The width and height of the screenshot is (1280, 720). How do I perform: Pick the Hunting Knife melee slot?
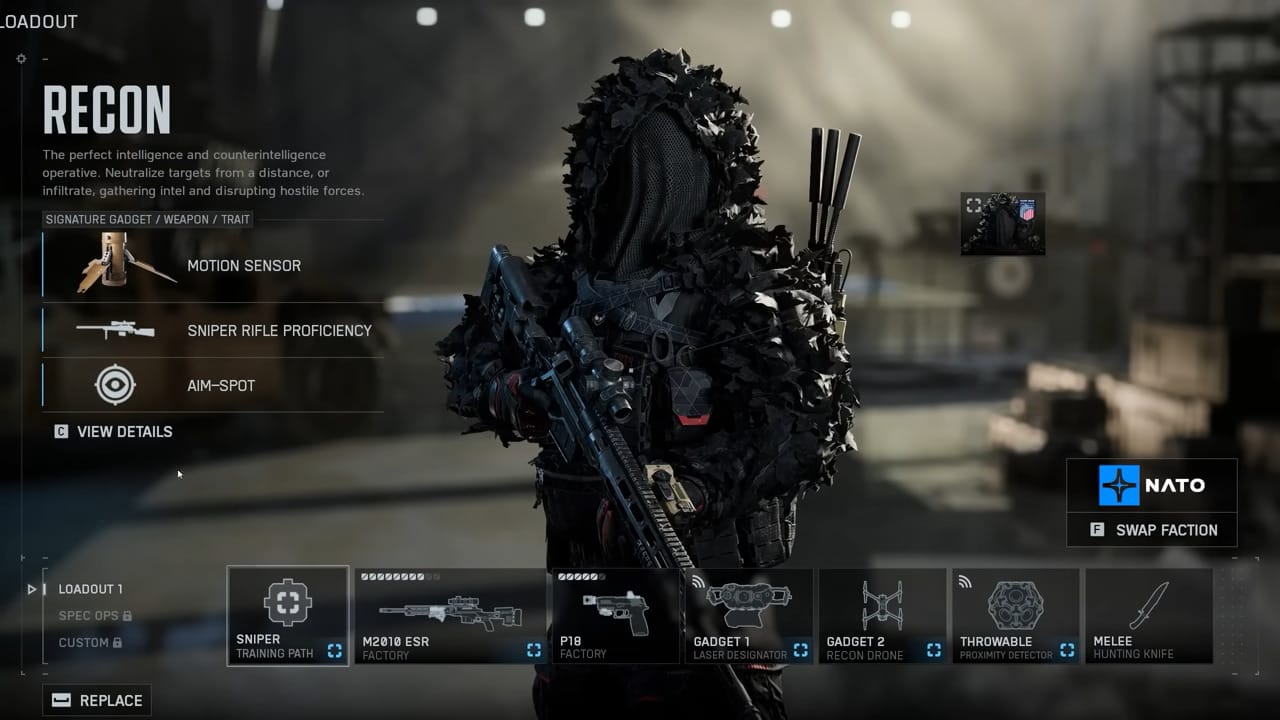(x=1148, y=616)
